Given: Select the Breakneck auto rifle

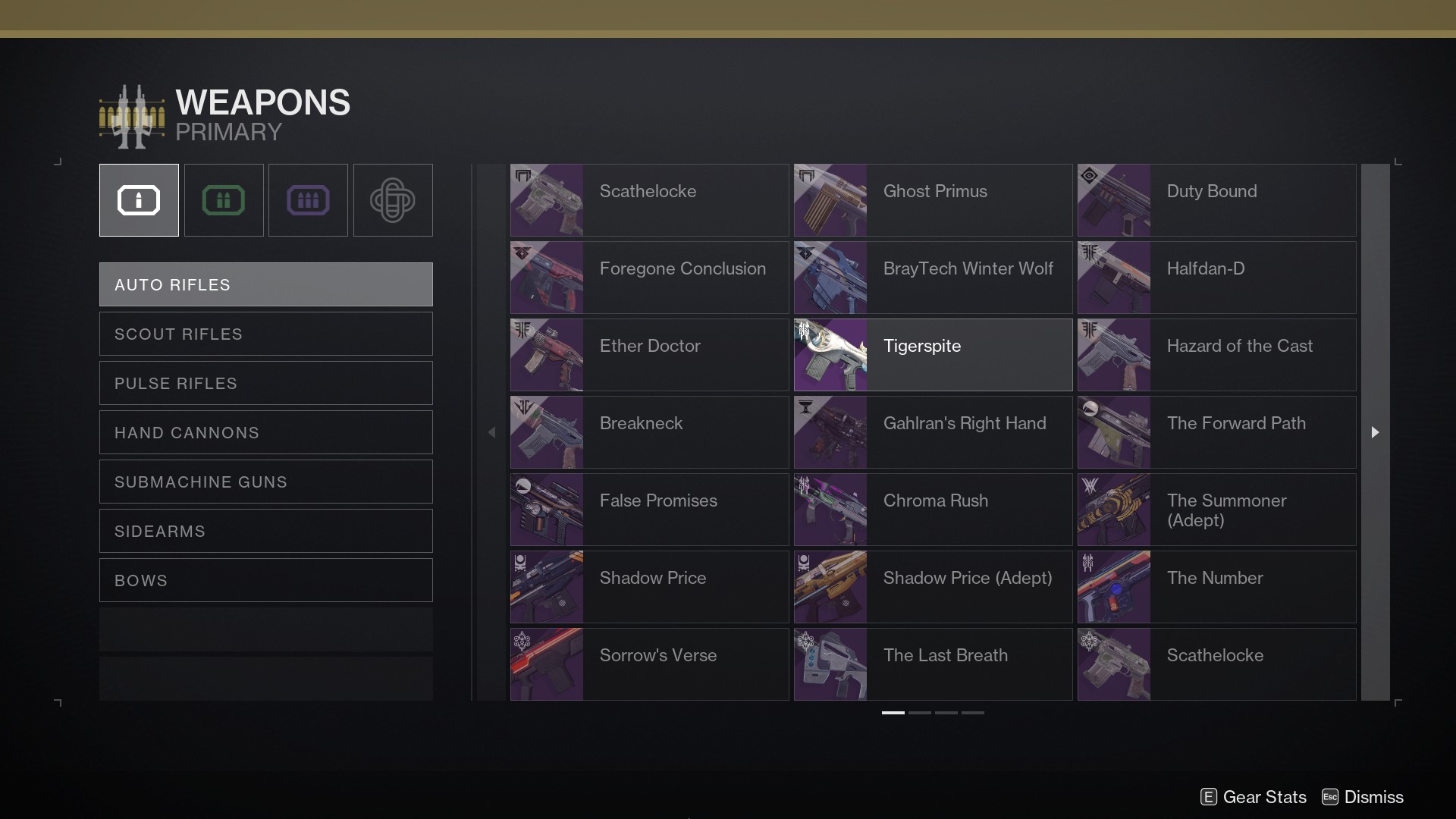Looking at the screenshot, I should 648,432.
